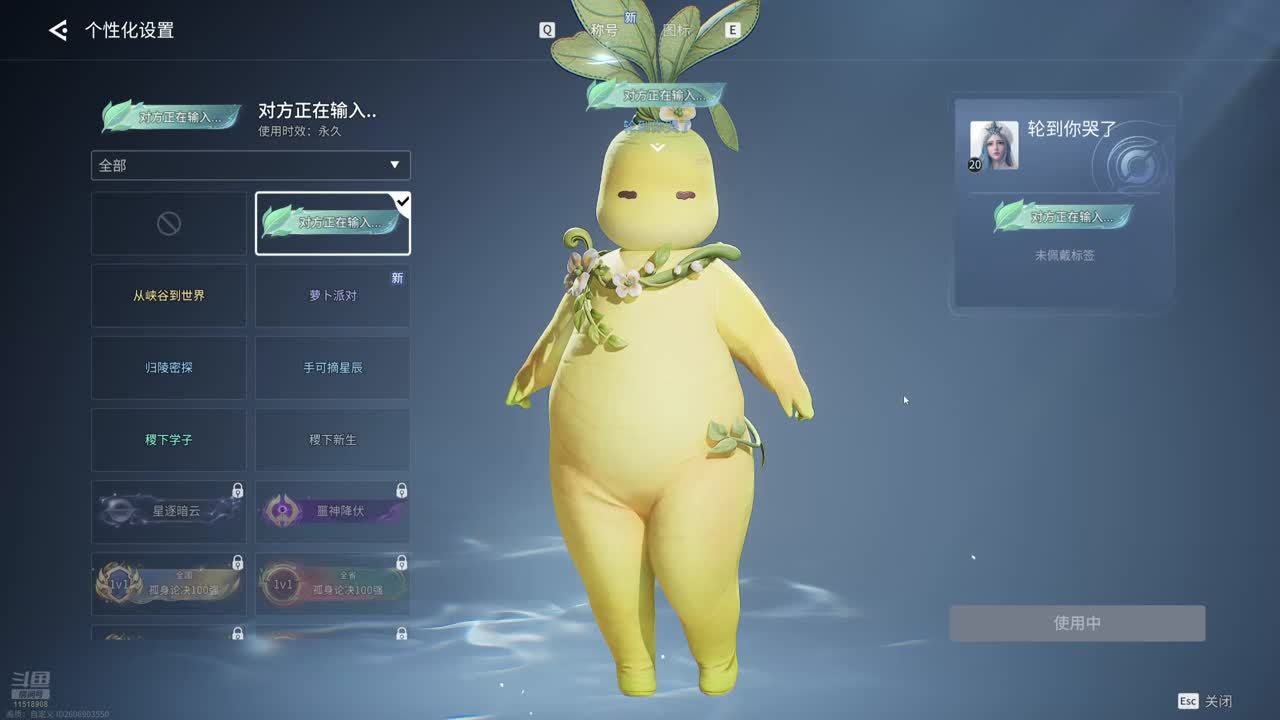Select the empty no-title slot

point(169,224)
